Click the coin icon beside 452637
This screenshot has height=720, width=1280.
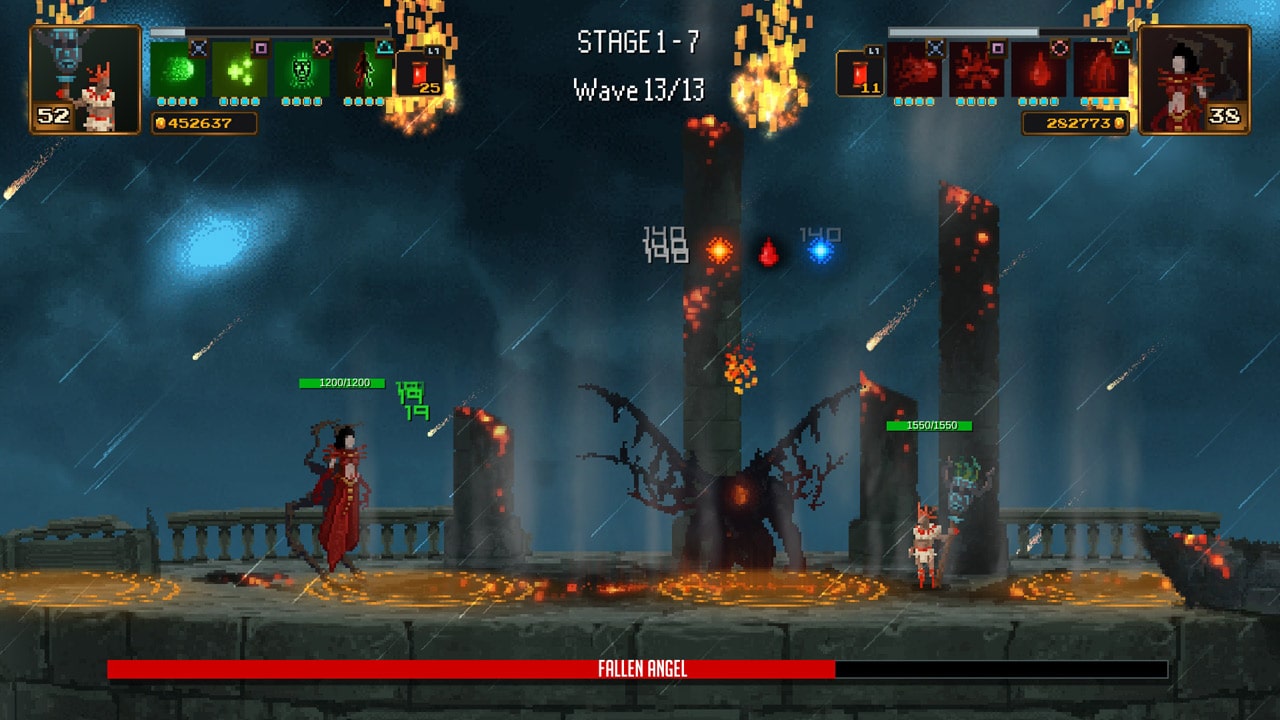[x=161, y=122]
